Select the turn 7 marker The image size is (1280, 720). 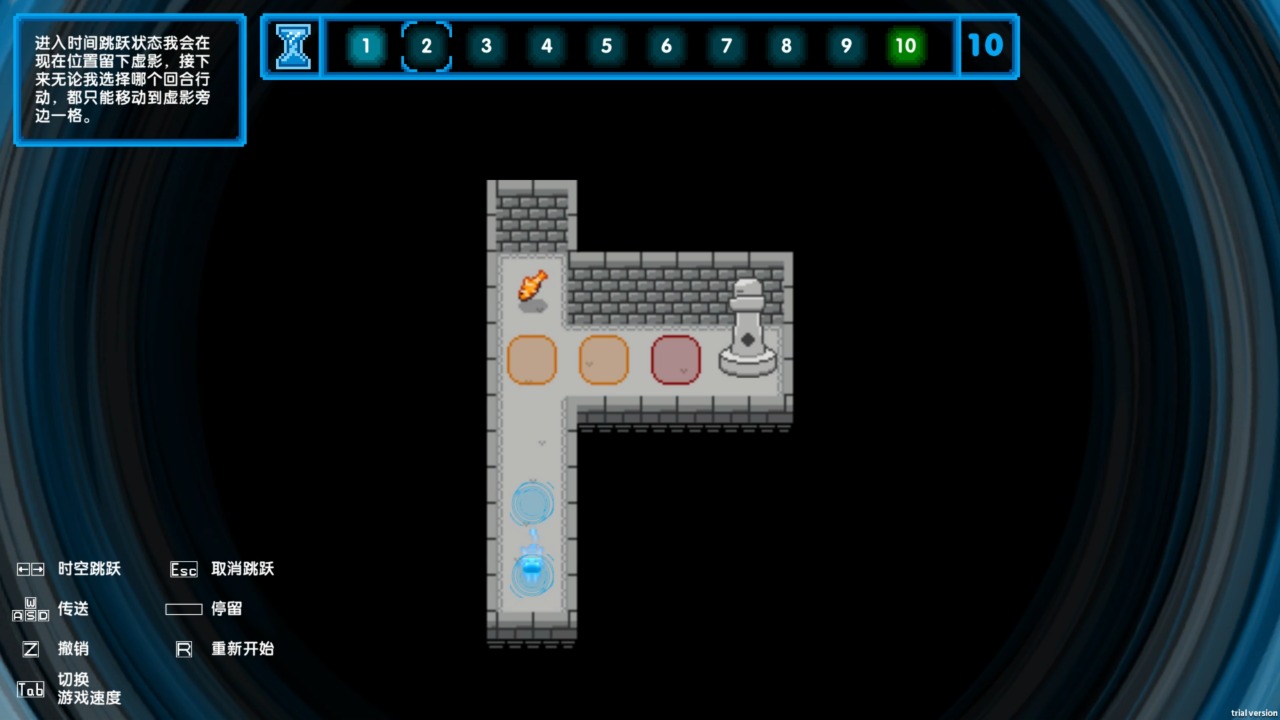tap(726, 46)
